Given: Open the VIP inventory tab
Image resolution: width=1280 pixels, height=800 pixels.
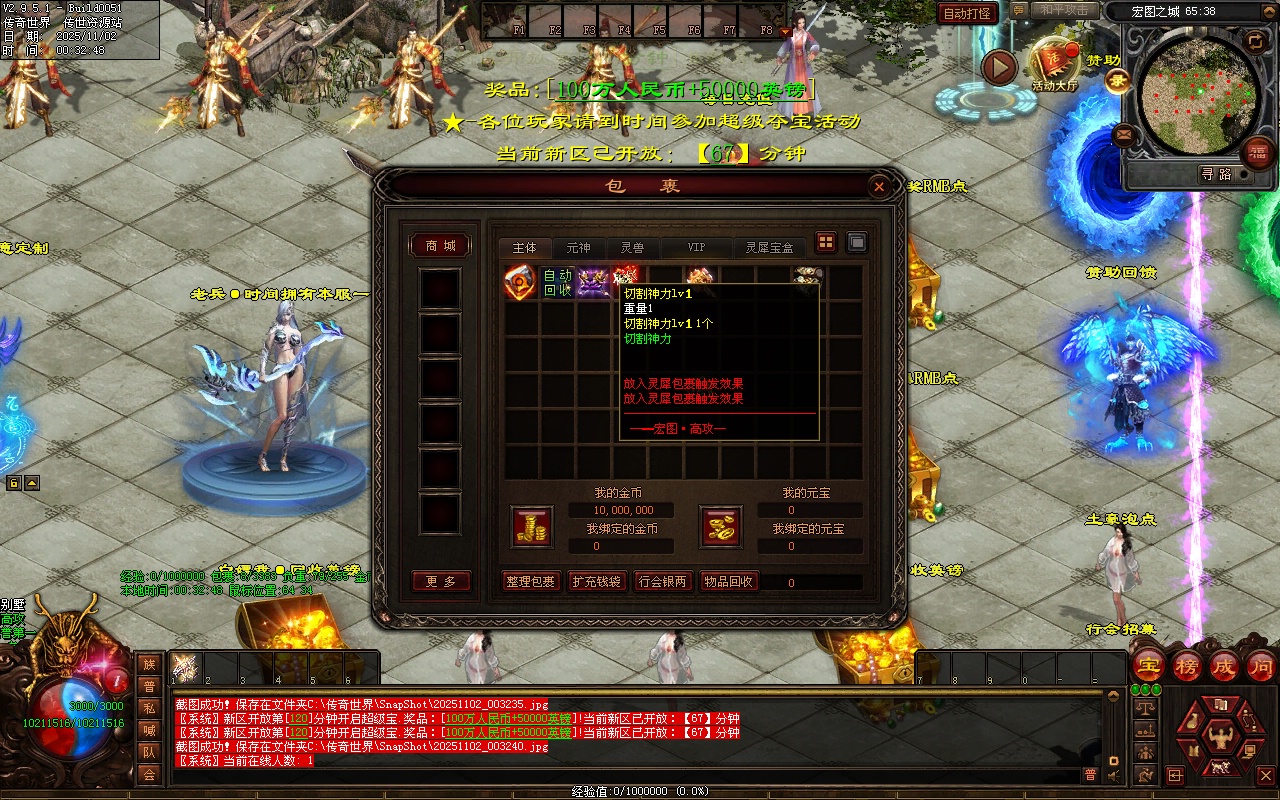Looking at the screenshot, I should coord(696,248).
